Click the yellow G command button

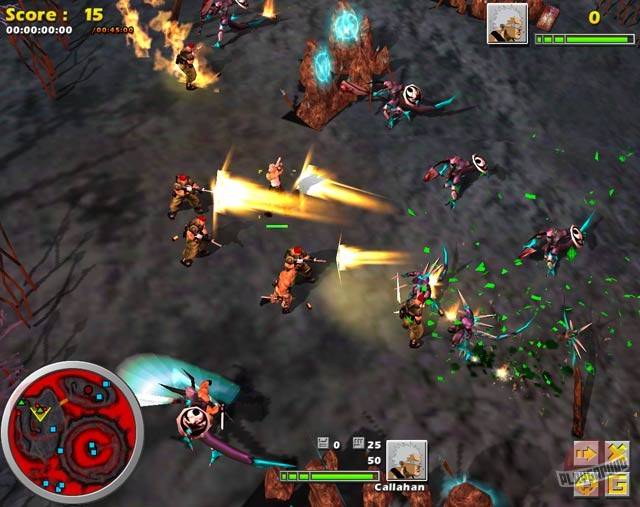[616, 482]
